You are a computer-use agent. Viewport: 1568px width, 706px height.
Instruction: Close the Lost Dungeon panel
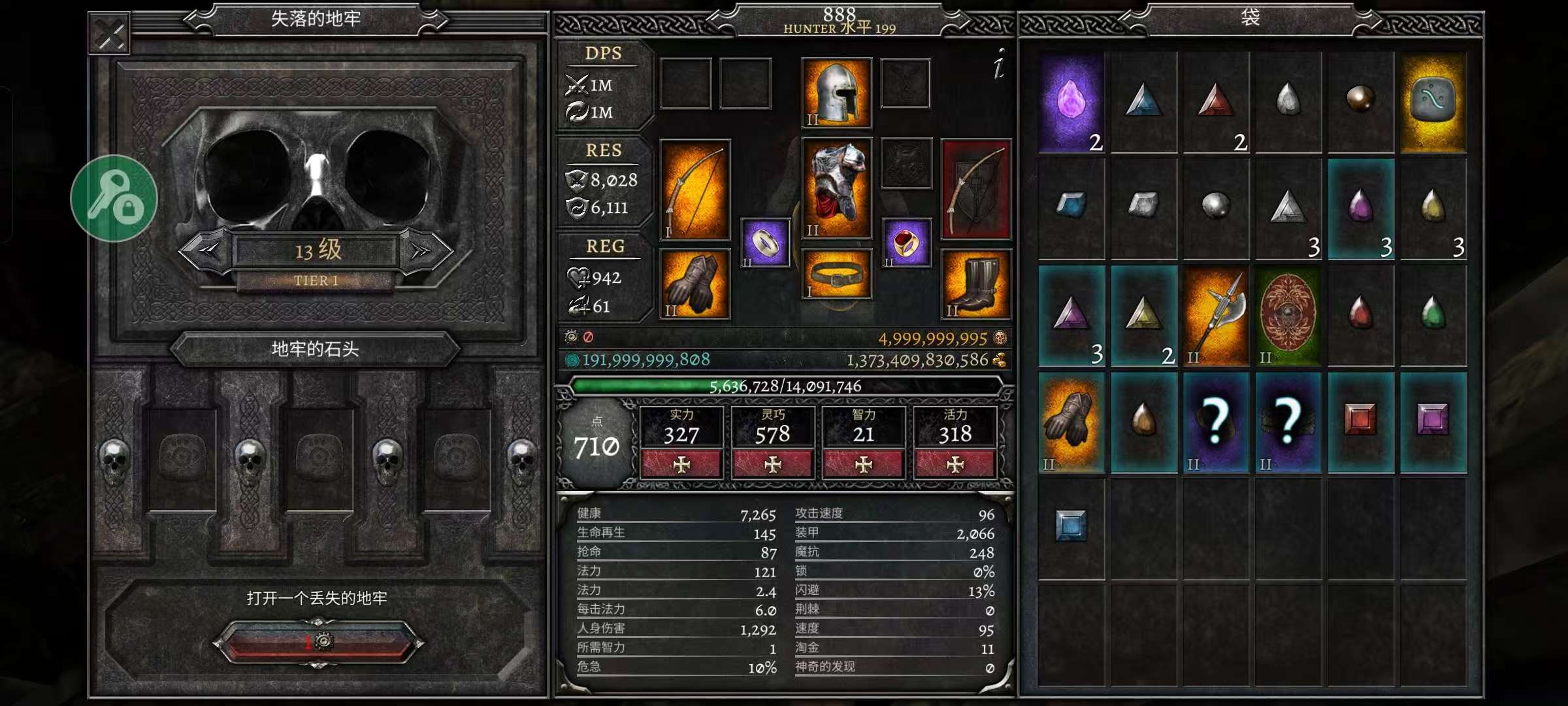click(110, 34)
